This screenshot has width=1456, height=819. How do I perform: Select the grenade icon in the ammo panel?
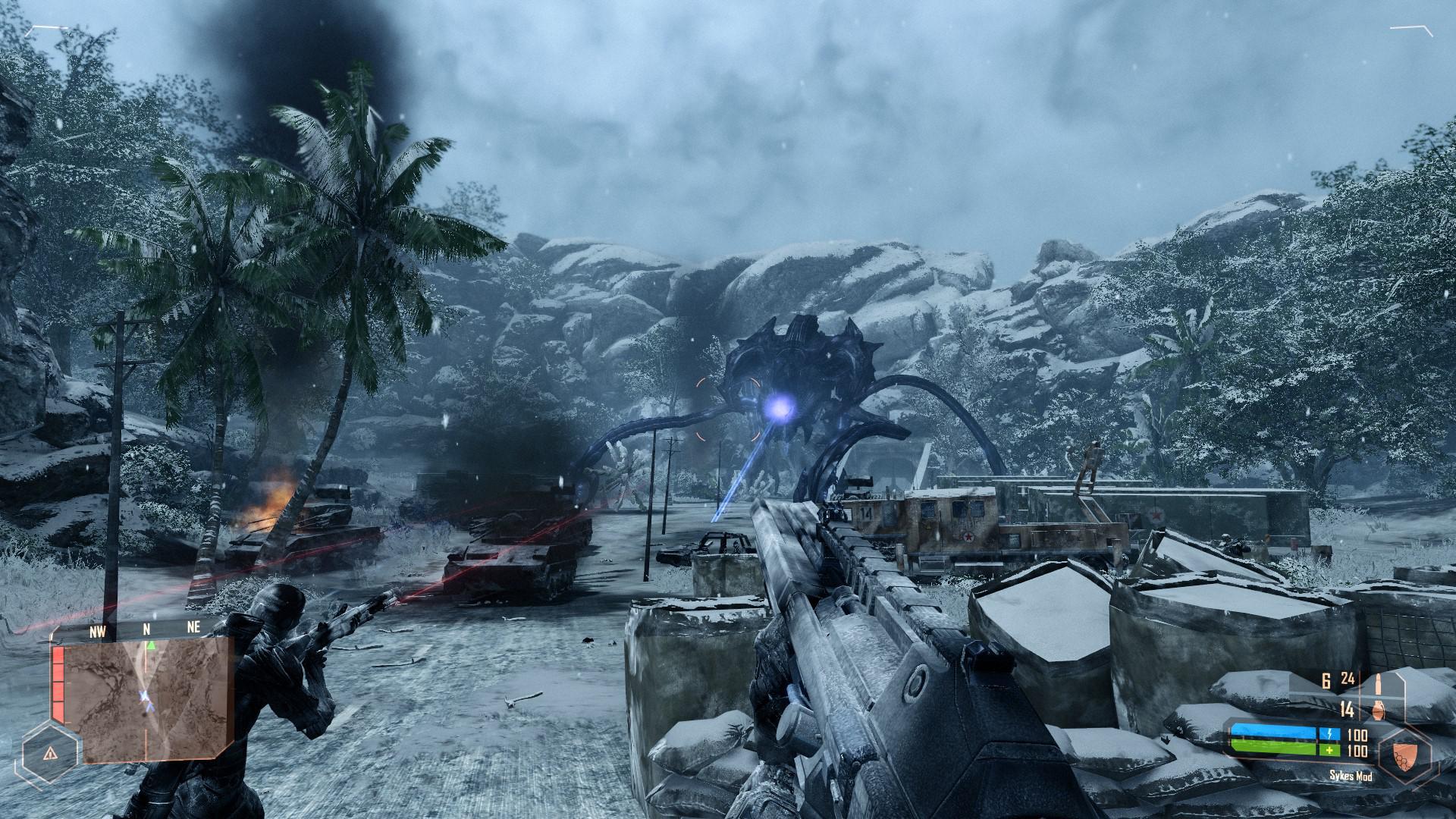coord(1378,711)
